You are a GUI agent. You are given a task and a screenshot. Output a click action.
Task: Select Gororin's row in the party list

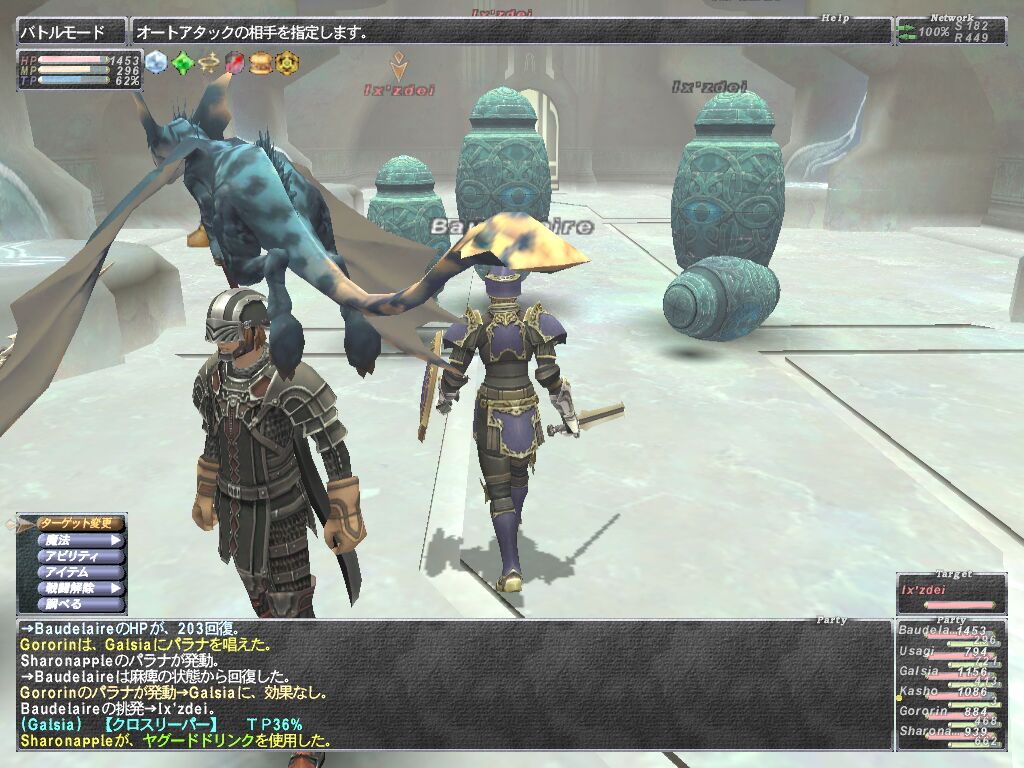(950, 712)
